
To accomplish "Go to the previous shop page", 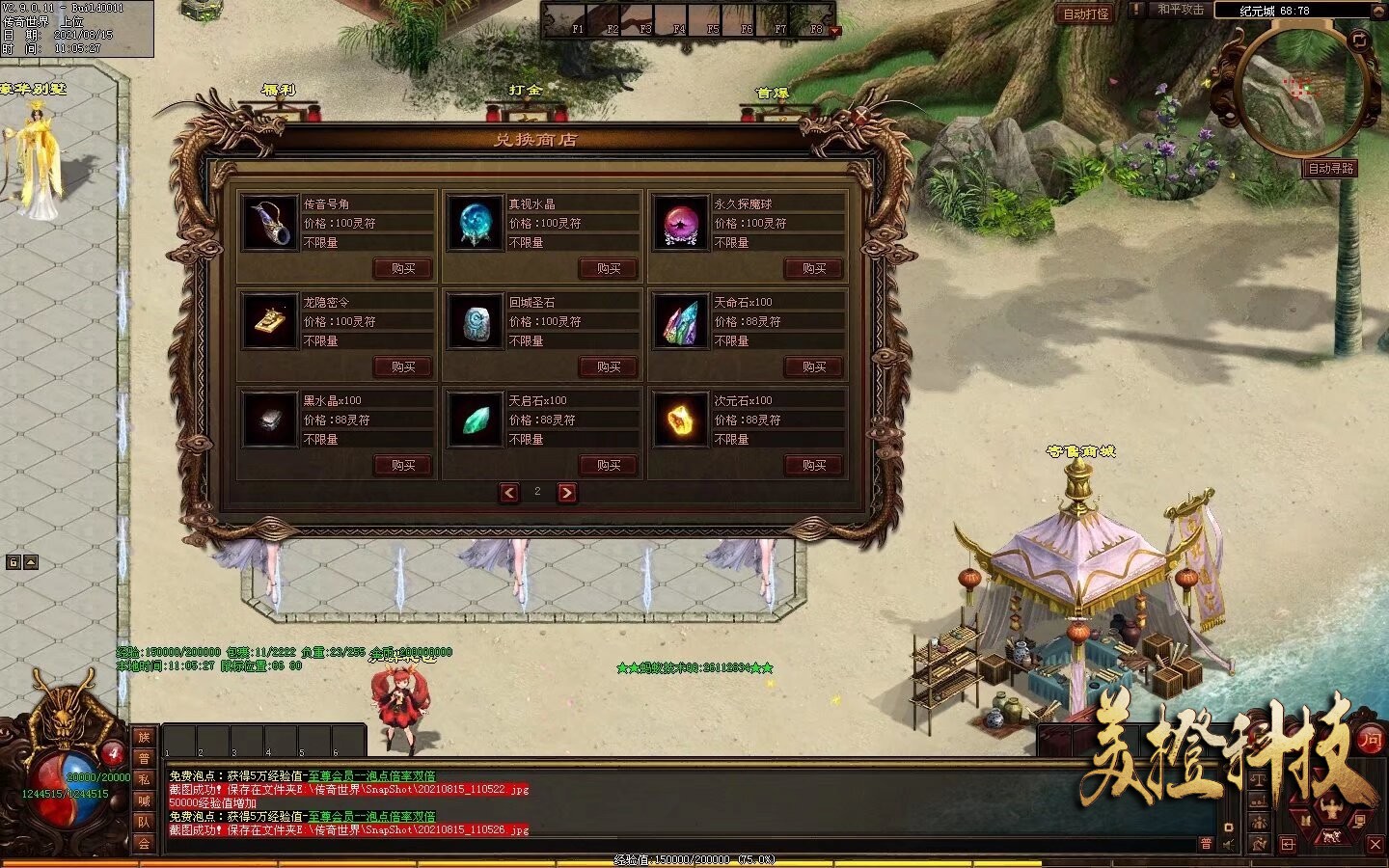I will pos(509,493).
